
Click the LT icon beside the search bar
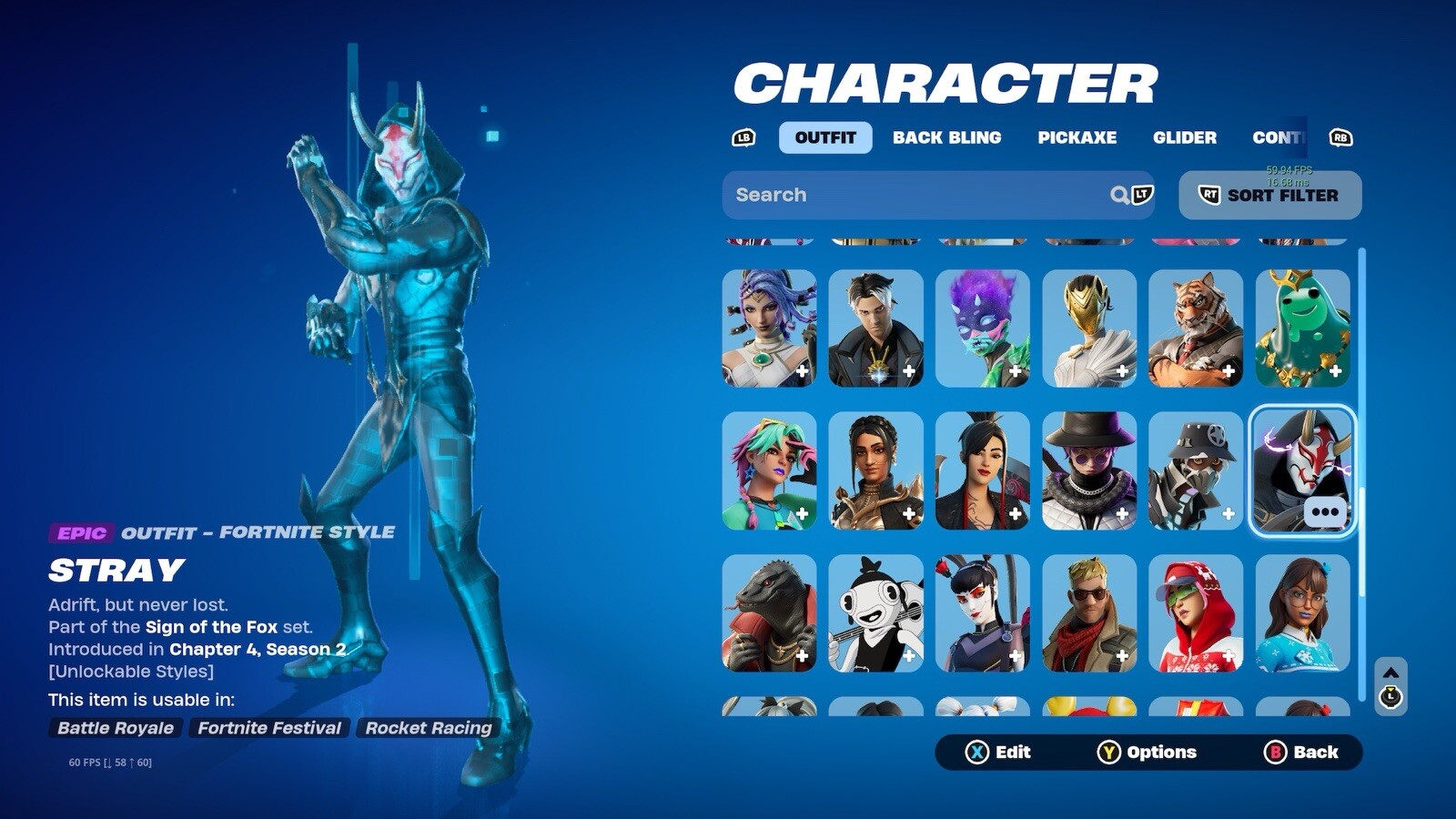click(1141, 194)
